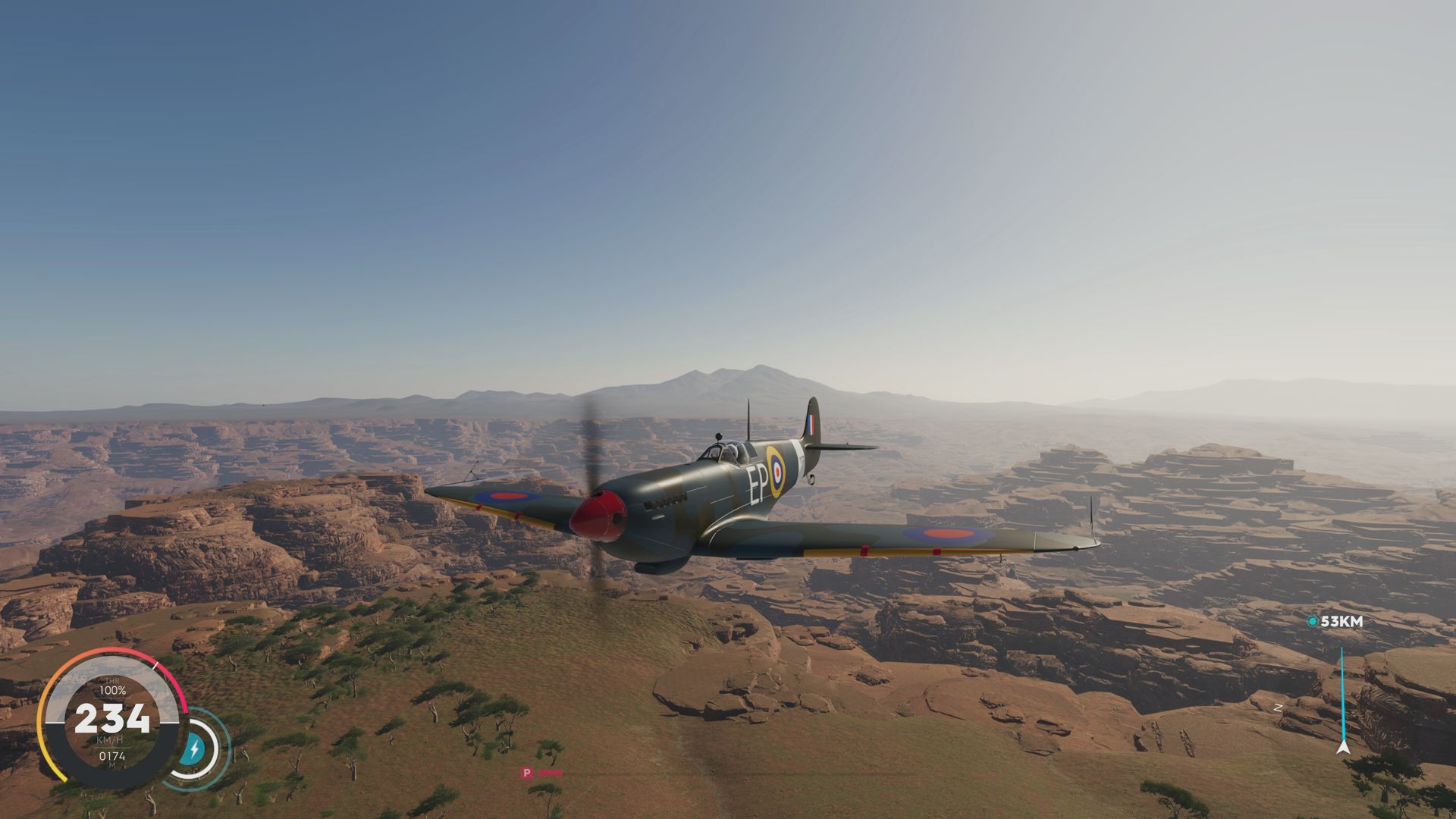Select the 100% throttle value
1456x819 pixels.
tap(112, 690)
